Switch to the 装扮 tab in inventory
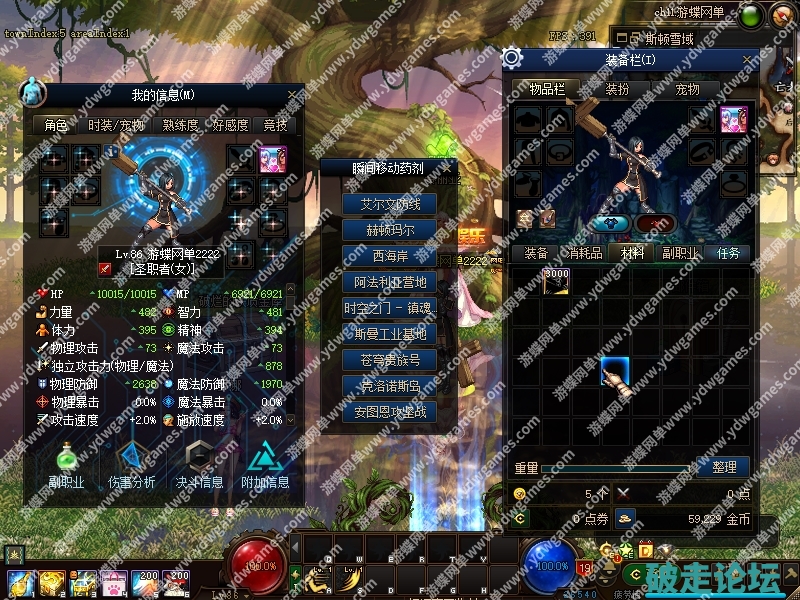The width and height of the screenshot is (800, 600). 617,90
